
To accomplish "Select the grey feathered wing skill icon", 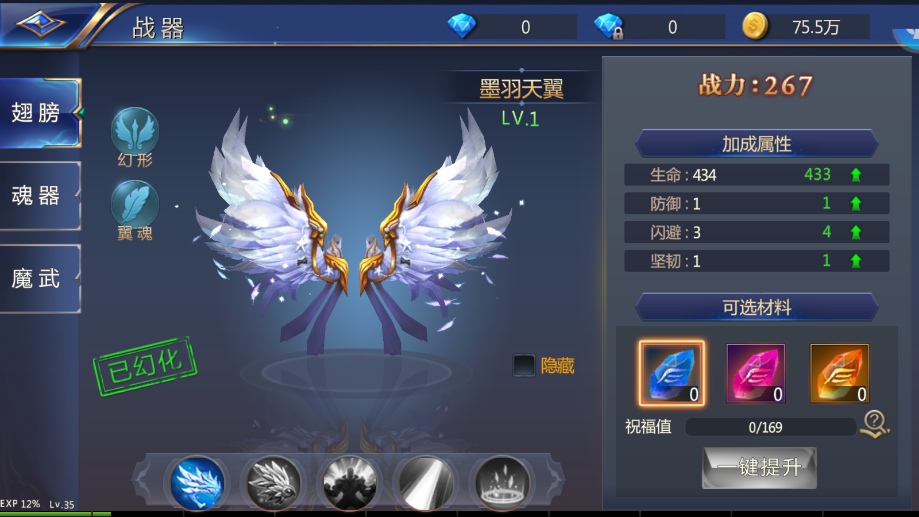I will click(x=273, y=482).
